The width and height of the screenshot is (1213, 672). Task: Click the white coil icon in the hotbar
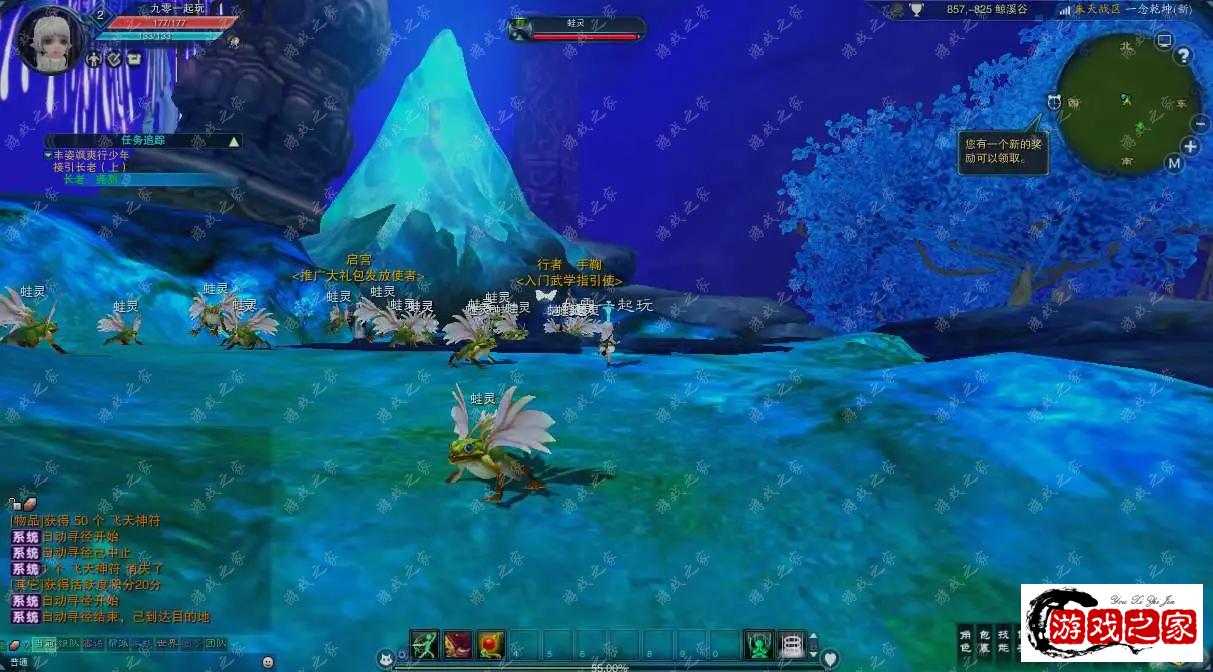point(792,644)
